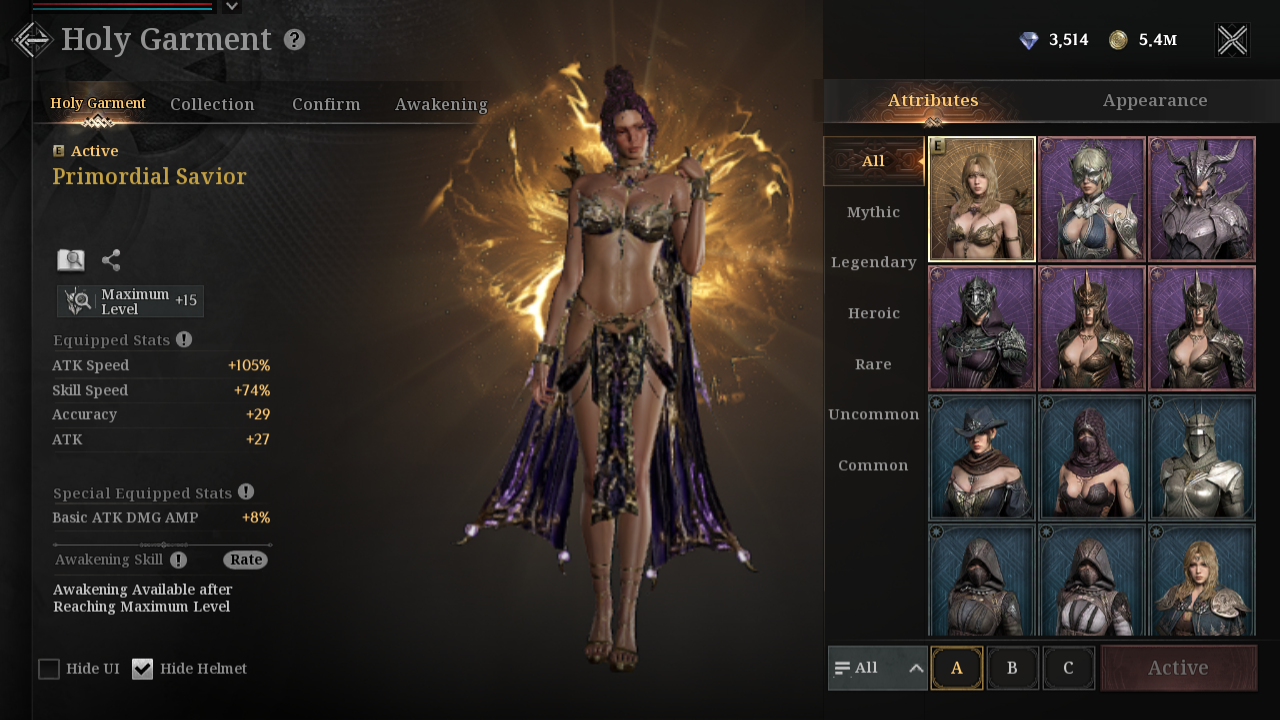Select the equipped Primordial Savior garment thumbnail

click(x=981, y=199)
